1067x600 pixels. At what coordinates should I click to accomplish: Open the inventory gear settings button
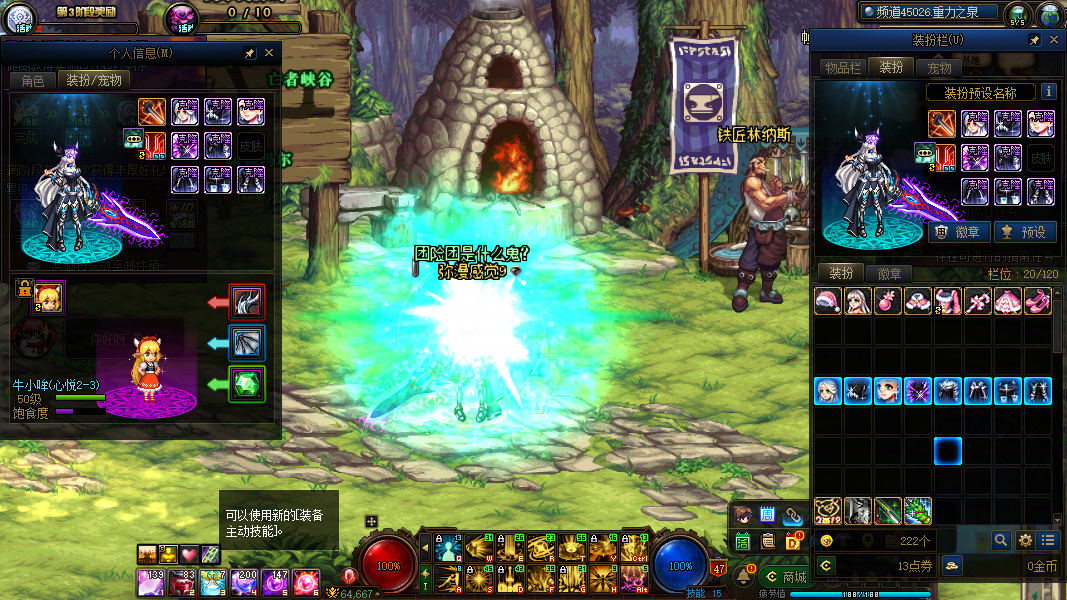[1024, 540]
